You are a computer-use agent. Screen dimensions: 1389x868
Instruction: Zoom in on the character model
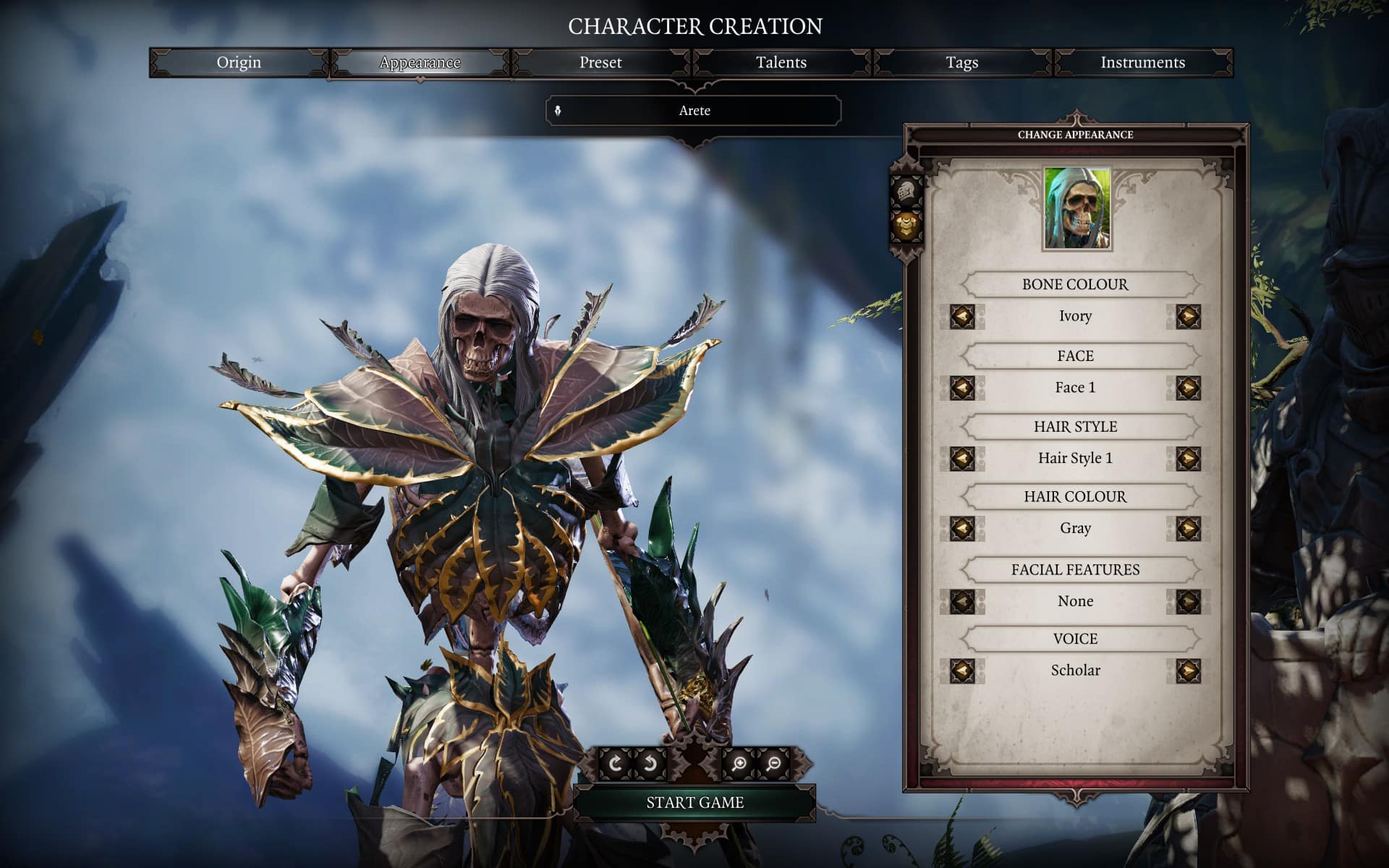click(739, 764)
